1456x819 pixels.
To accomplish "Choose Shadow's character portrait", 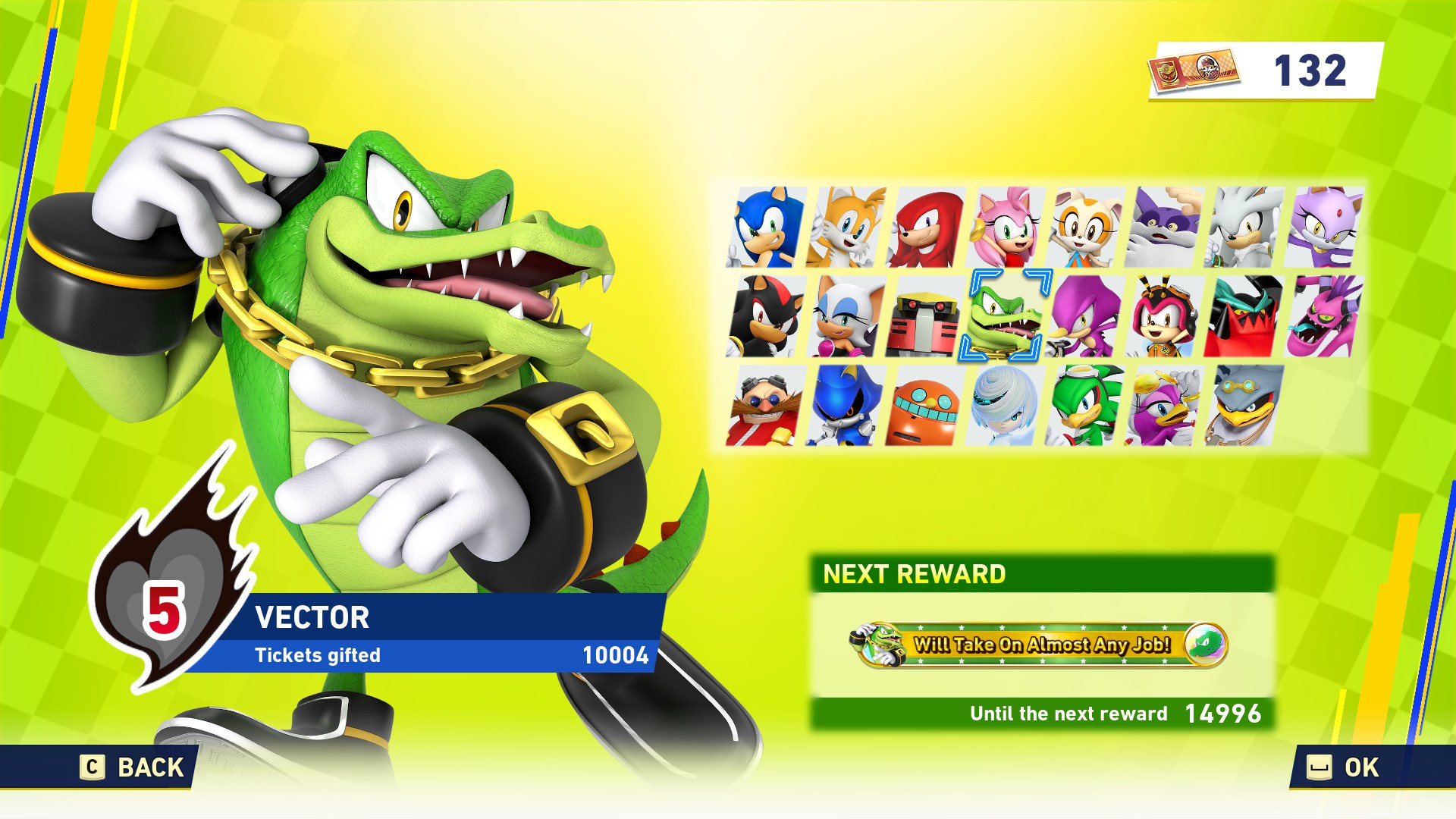I will point(765,316).
